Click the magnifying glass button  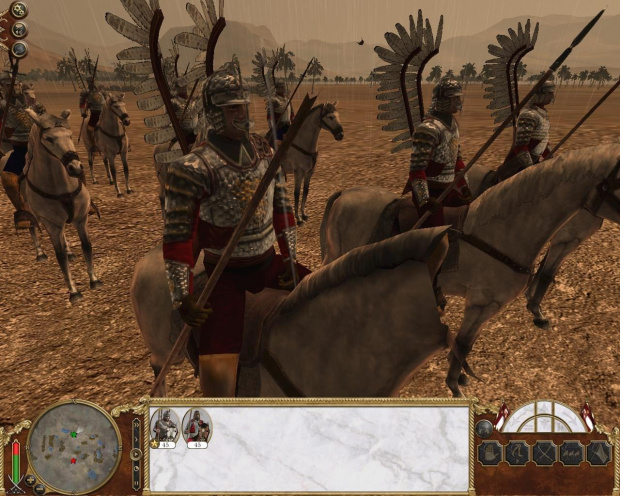[x=18, y=49]
